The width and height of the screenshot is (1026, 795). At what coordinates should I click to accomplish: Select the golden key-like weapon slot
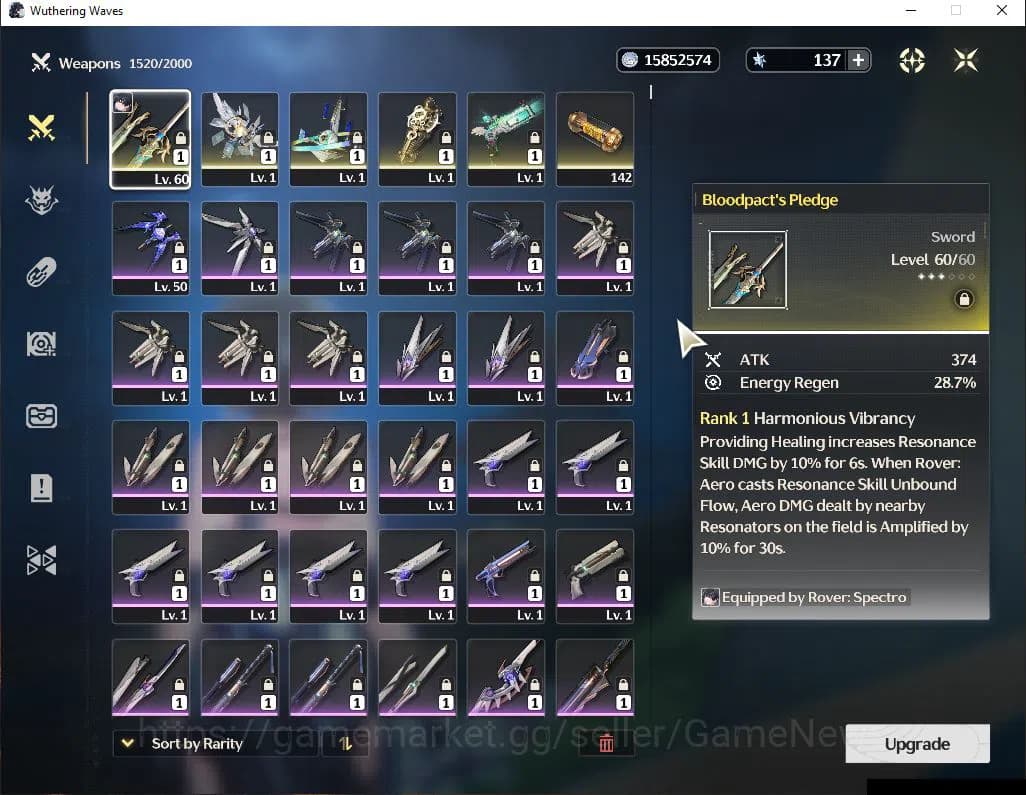point(417,139)
